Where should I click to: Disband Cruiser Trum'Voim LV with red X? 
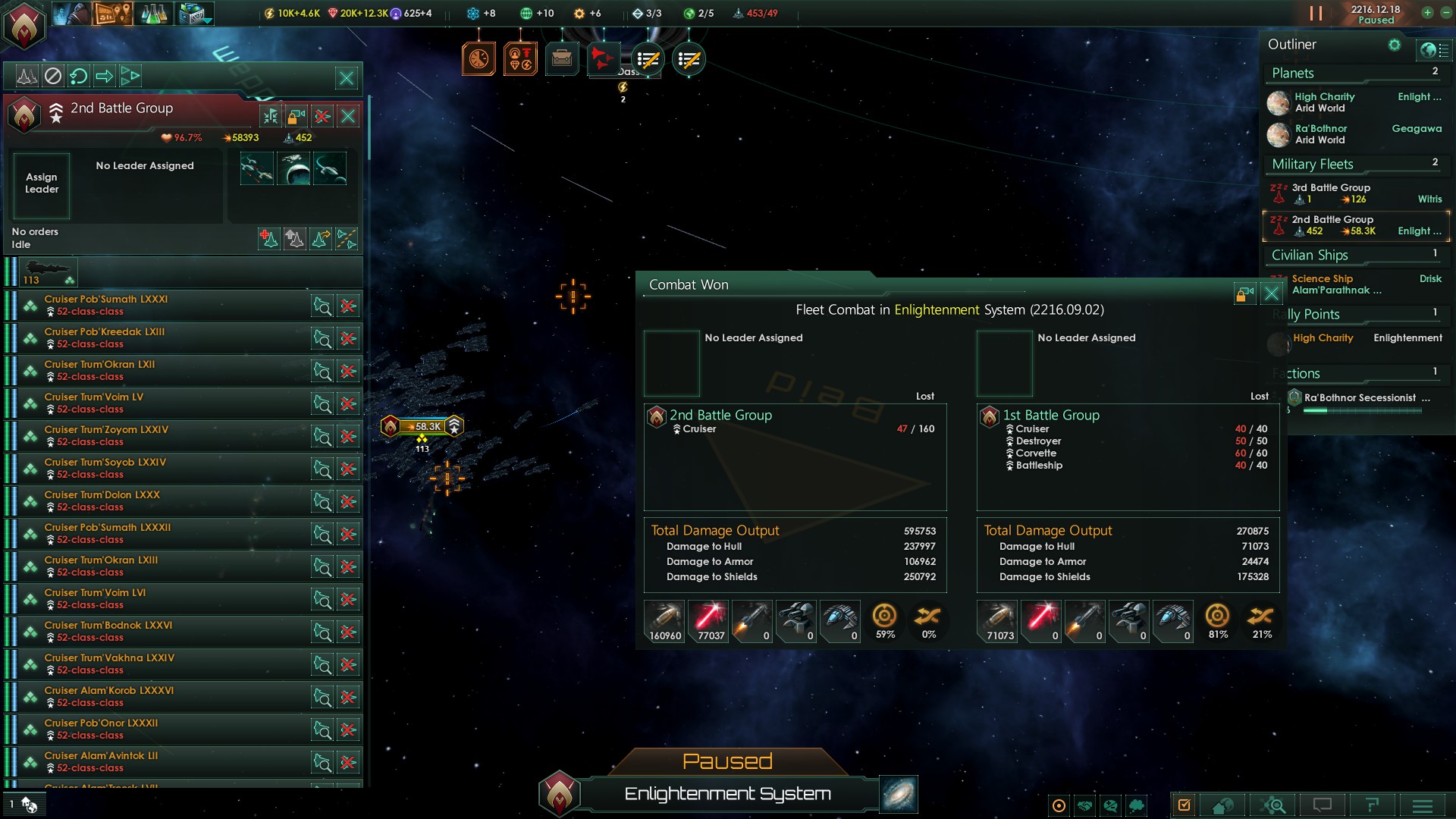(348, 404)
